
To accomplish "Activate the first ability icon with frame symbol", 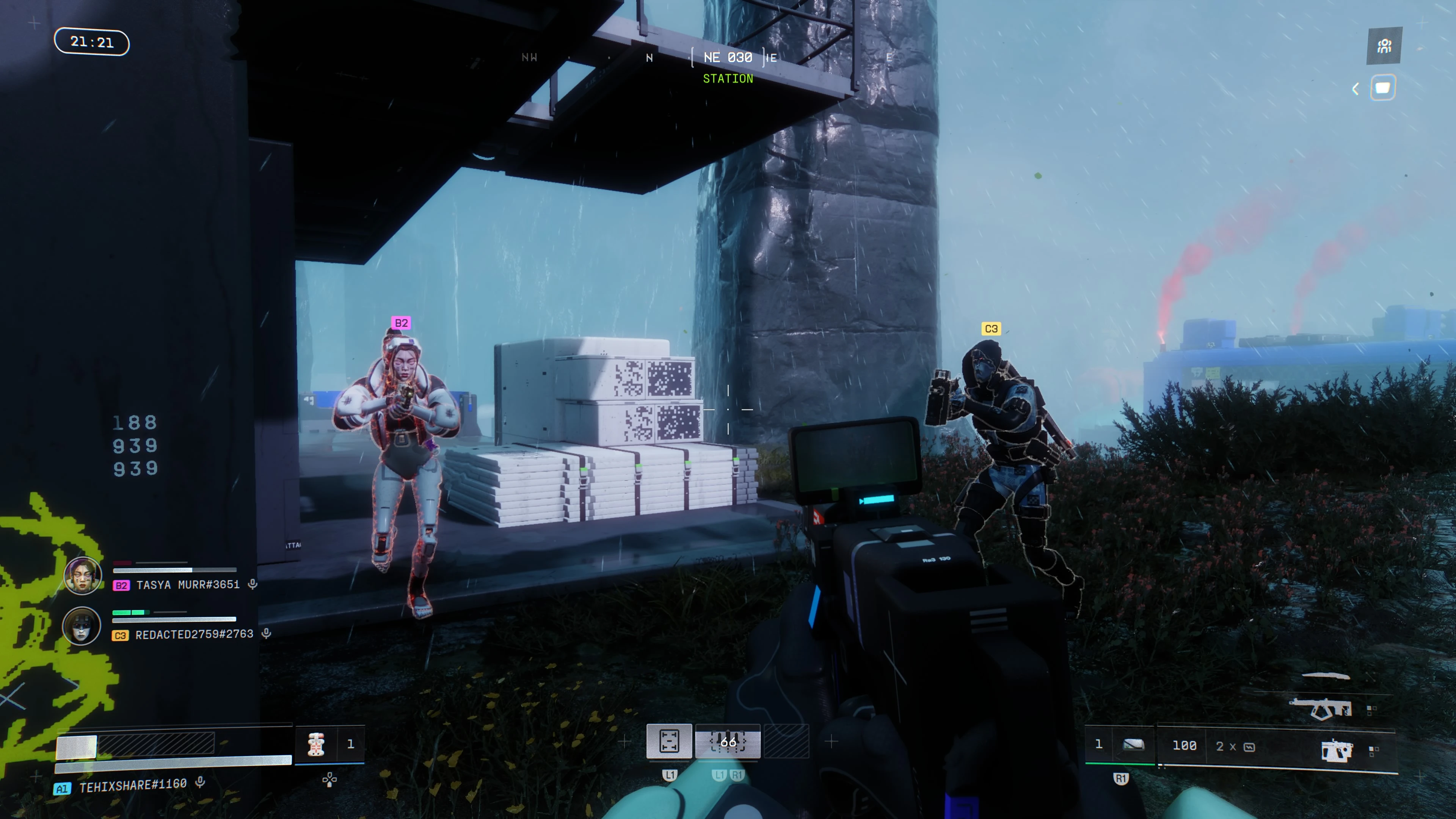I will [x=669, y=741].
